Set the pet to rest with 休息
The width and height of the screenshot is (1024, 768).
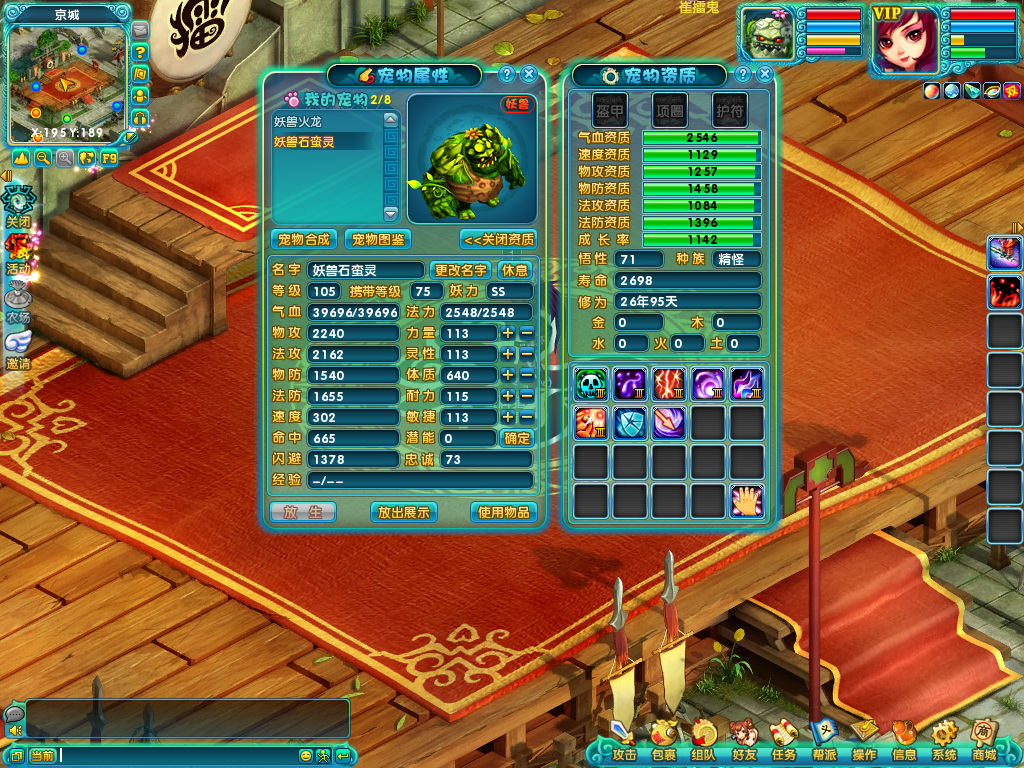click(515, 270)
